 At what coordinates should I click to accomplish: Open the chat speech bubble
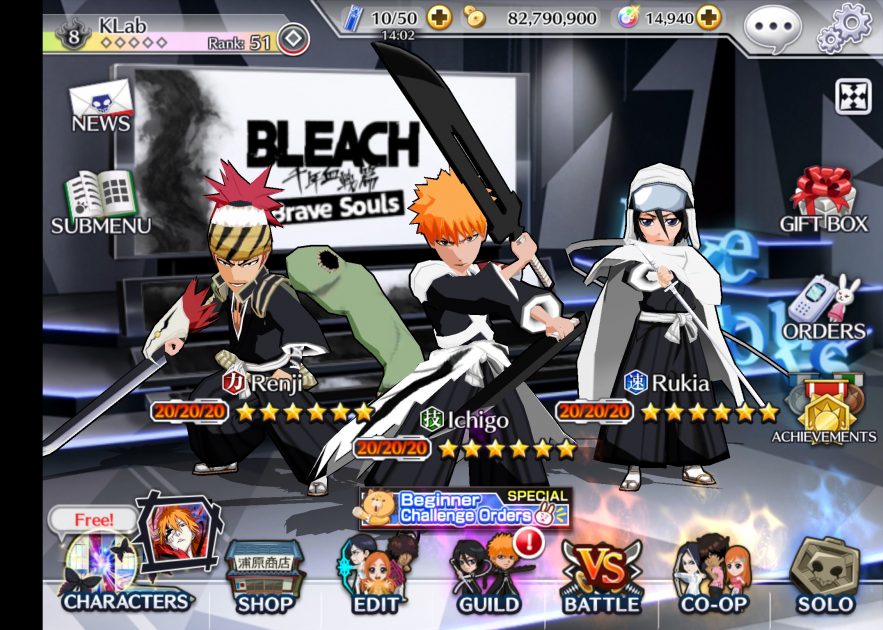(x=773, y=25)
